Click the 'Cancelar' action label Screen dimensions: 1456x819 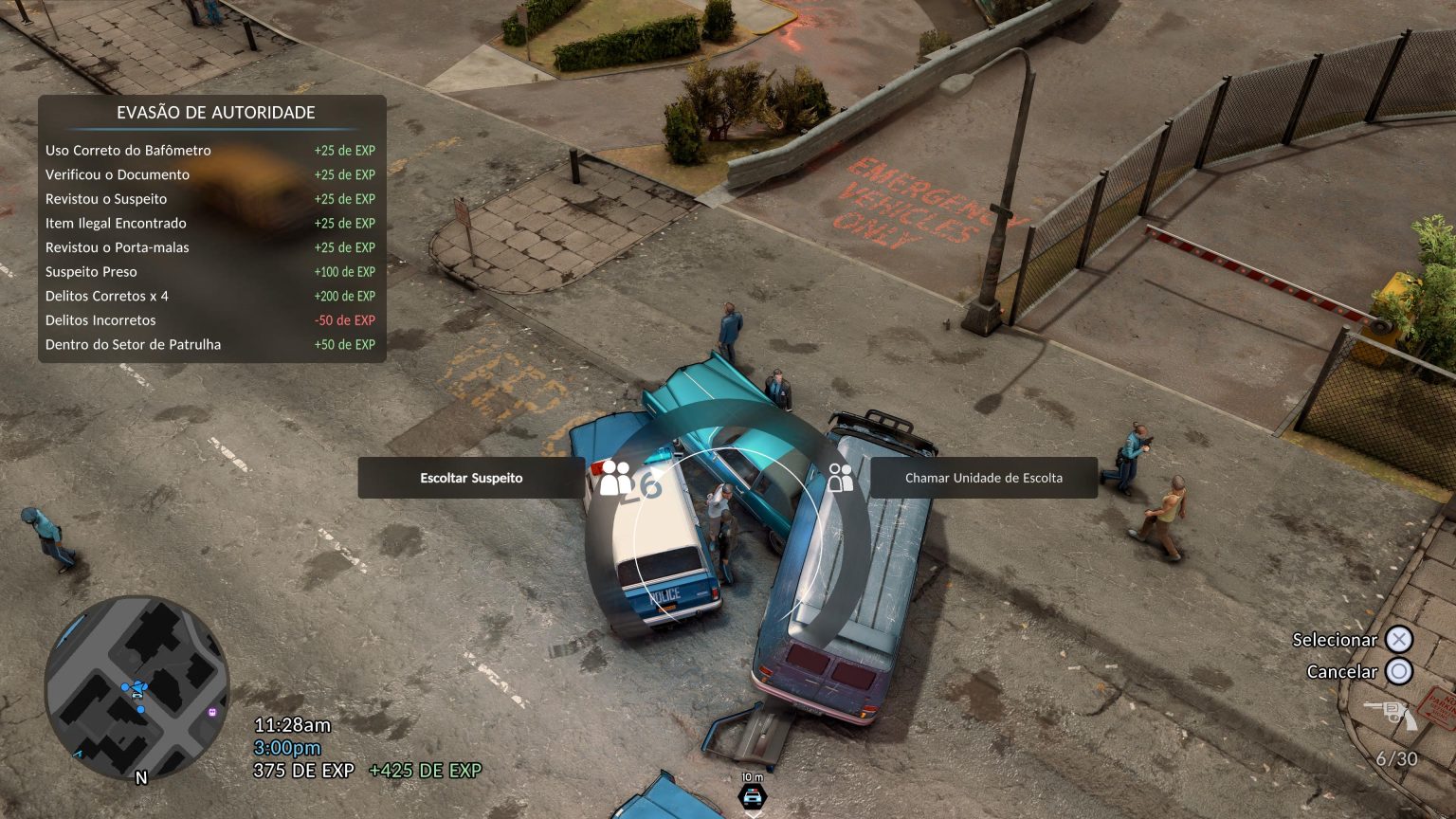click(x=1342, y=671)
